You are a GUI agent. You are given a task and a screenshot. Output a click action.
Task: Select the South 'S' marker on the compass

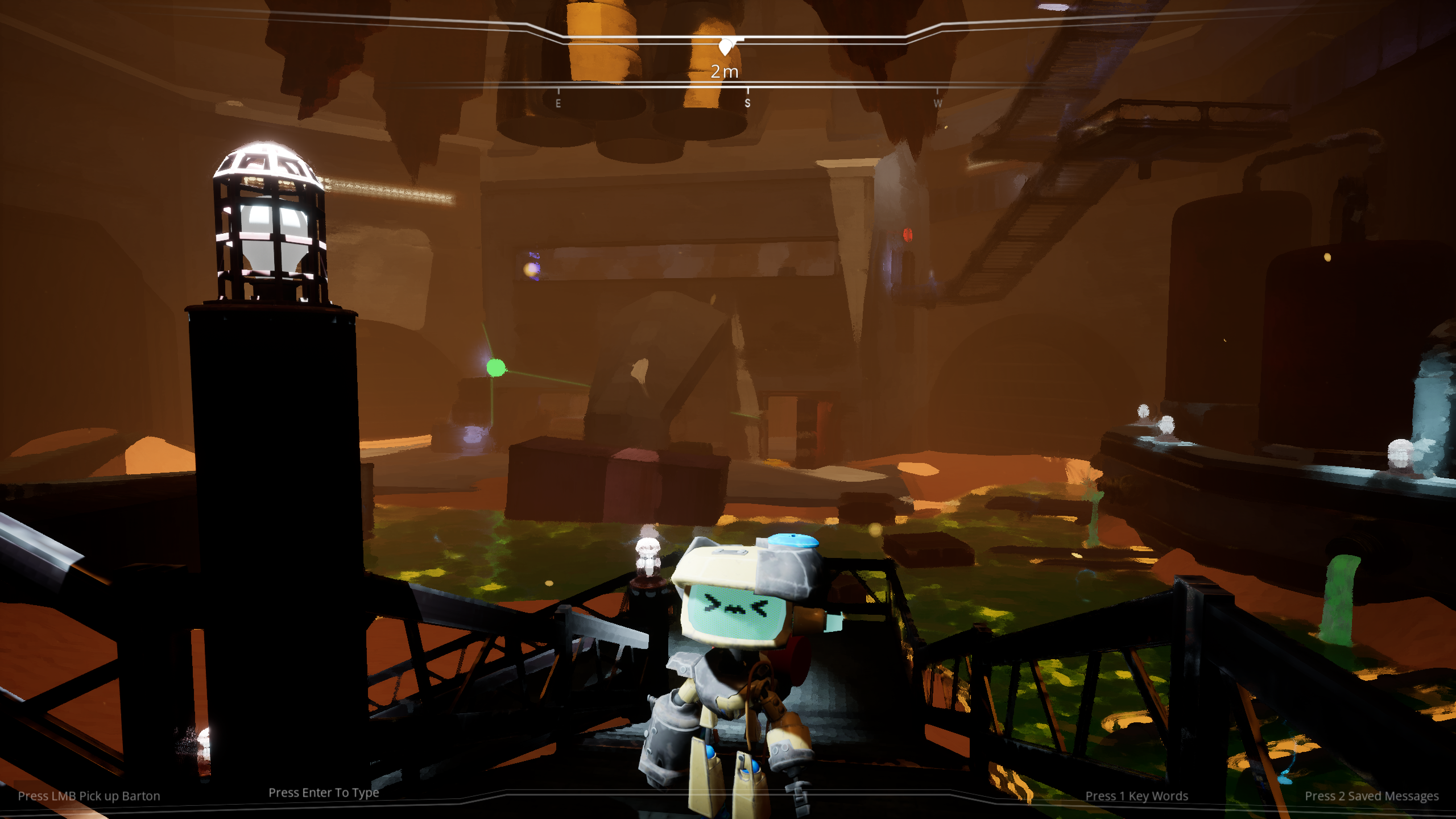tap(747, 104)
